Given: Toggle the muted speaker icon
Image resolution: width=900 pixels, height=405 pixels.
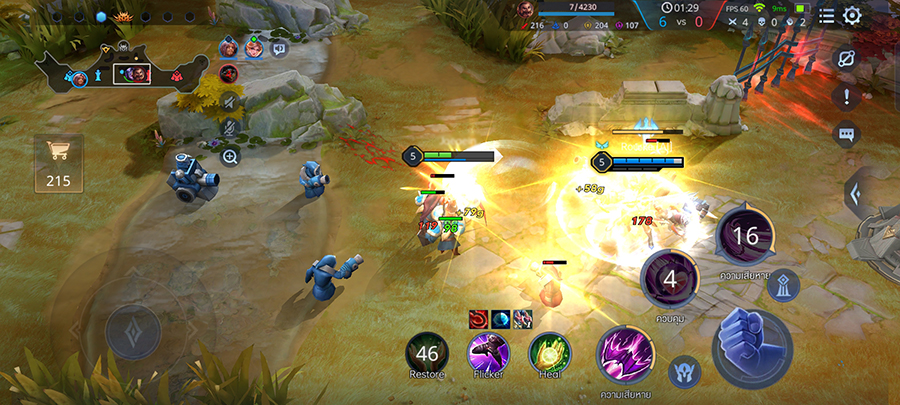Looking at the screenshot, I should pos(230,100).
